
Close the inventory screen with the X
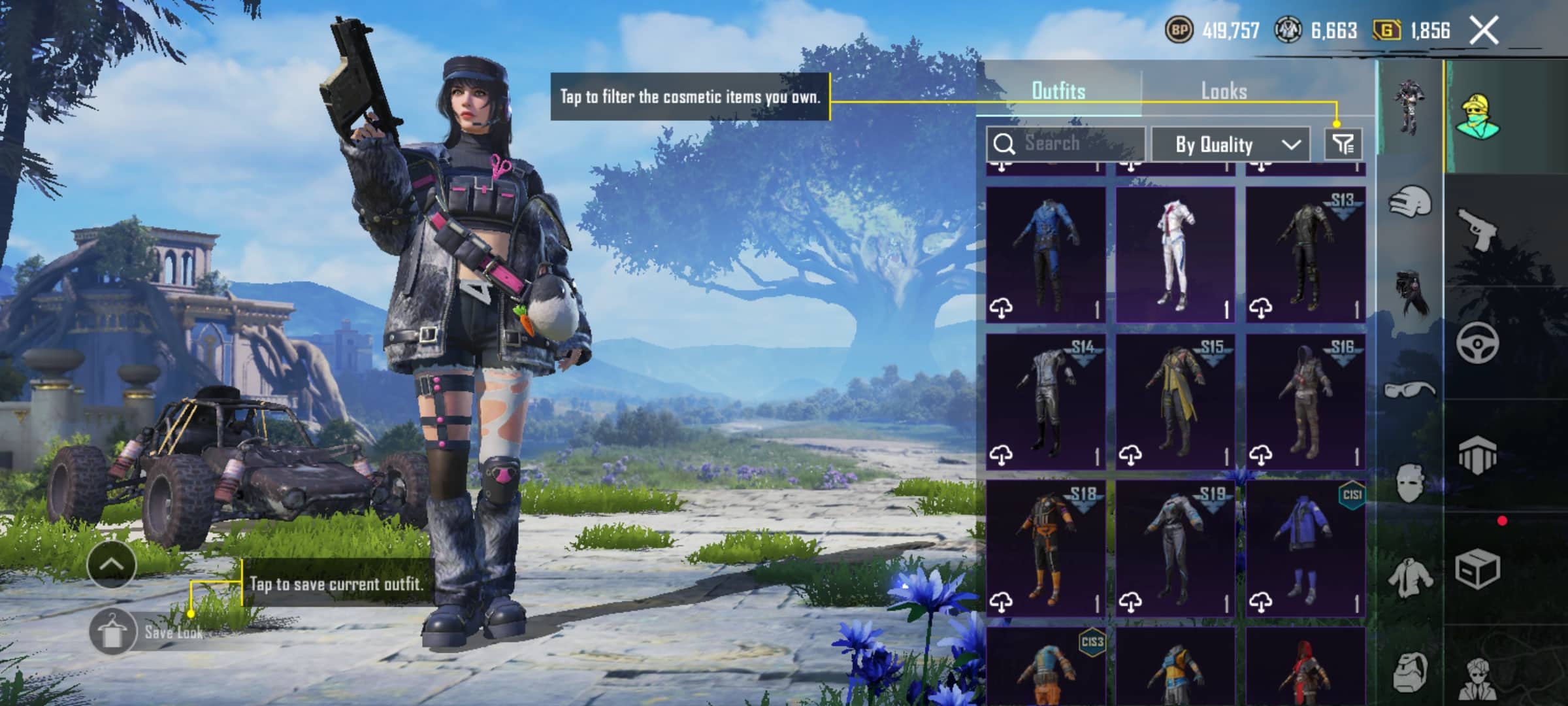click(1484, 31)
